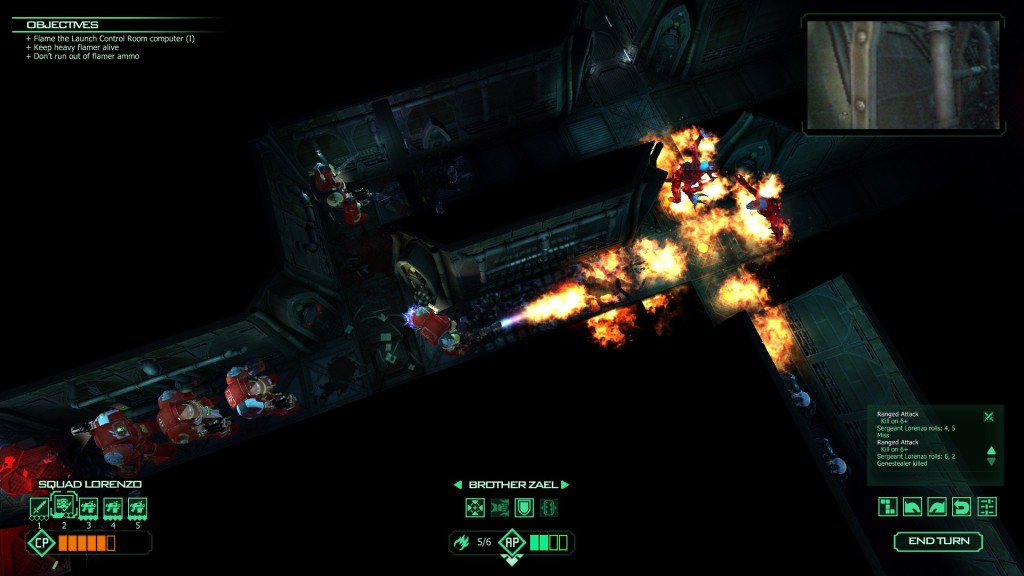This screenshot has width=1024, height=576.
Task: Select squad member 1 with sword icon
Action: pos(39,508)
